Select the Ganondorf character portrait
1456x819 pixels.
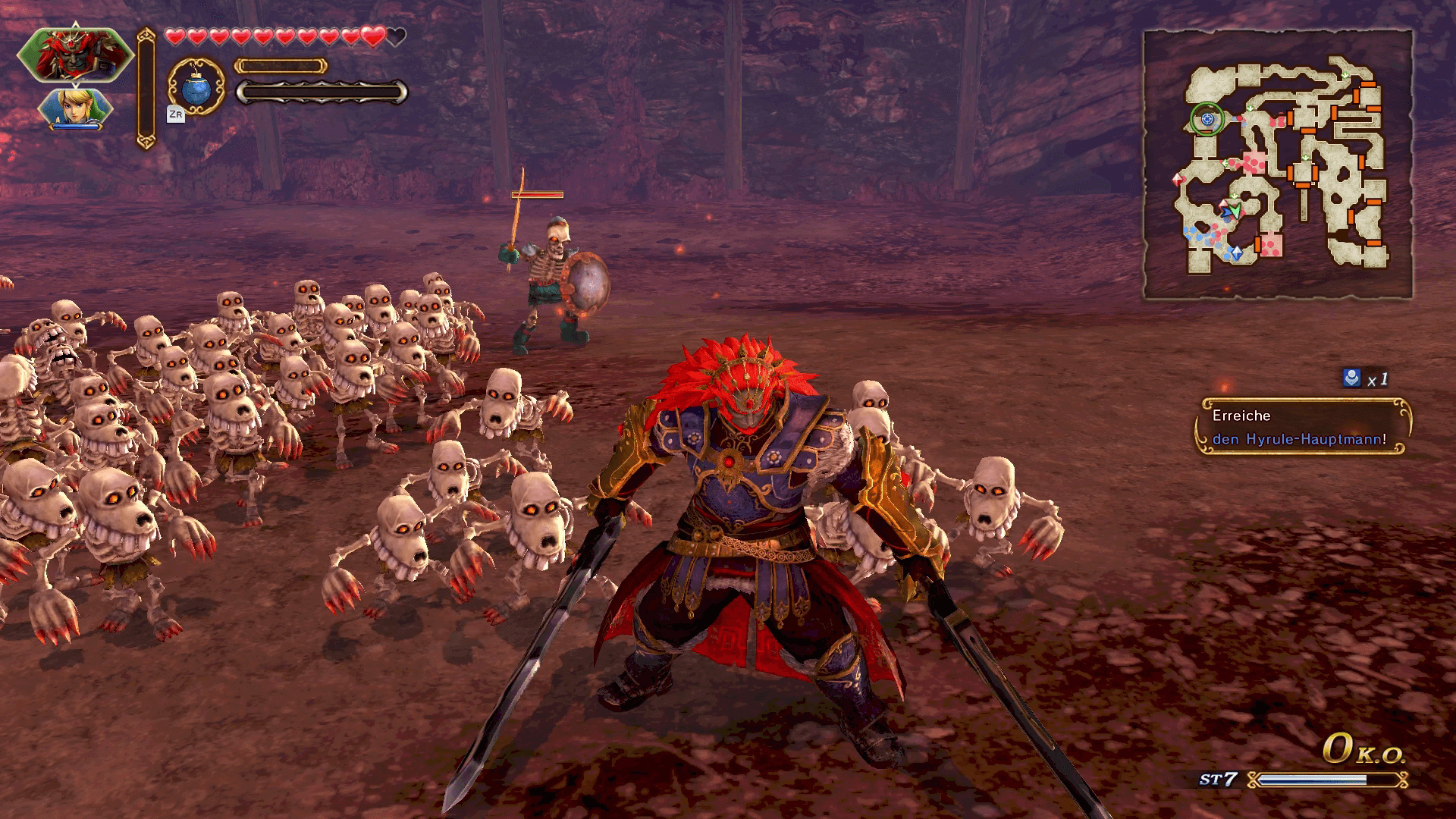(x=74, y=55)
